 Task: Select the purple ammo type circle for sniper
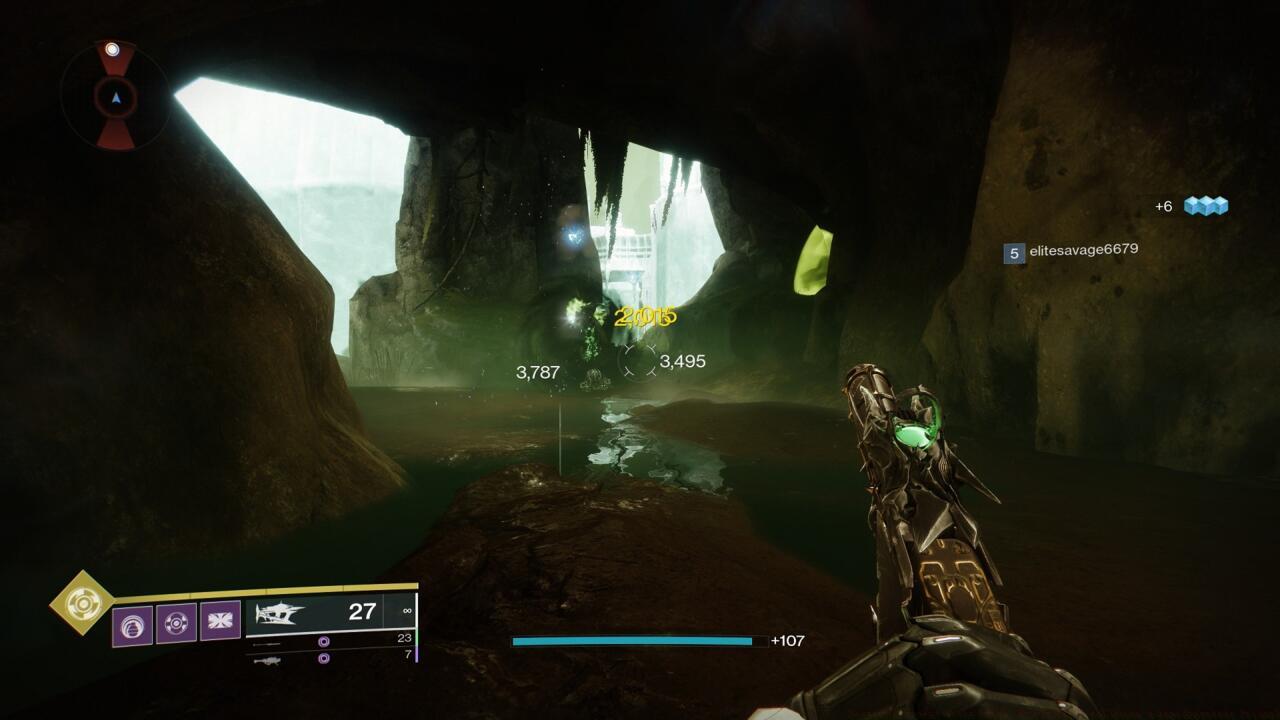pos(324,640)
